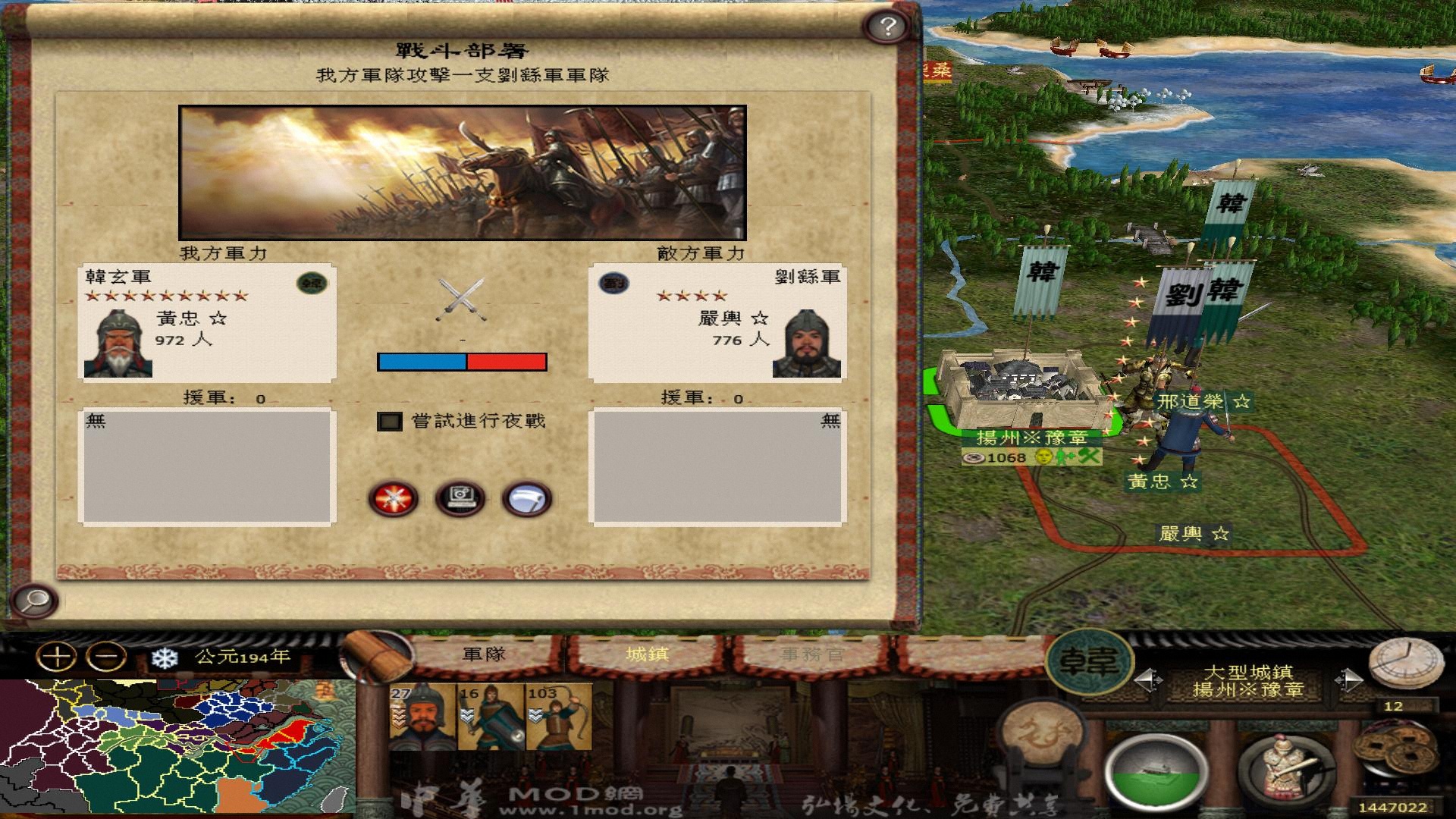The width and height of the screenshot is (1456, 819).
Task: Click the blue-red balance of power bar
Action: point(463,363)
